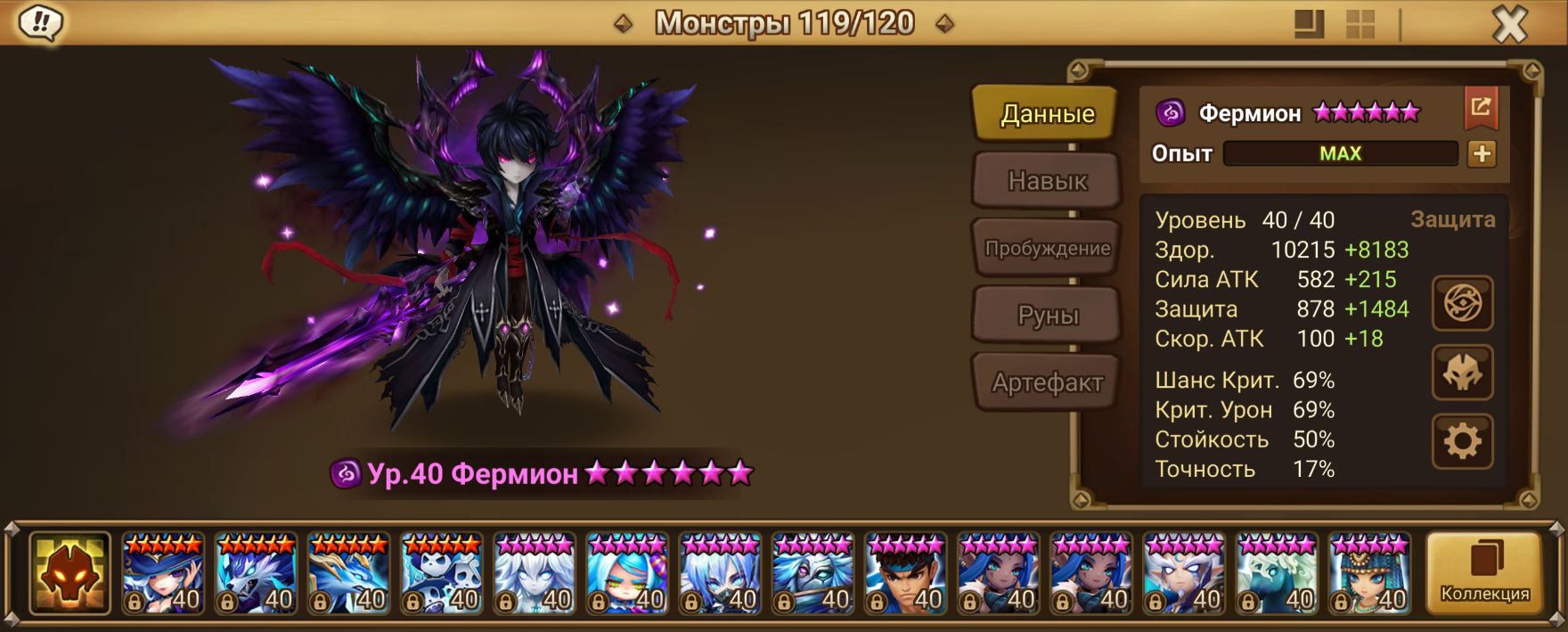Click the monster mask button in stats panel

[1462, 372]
